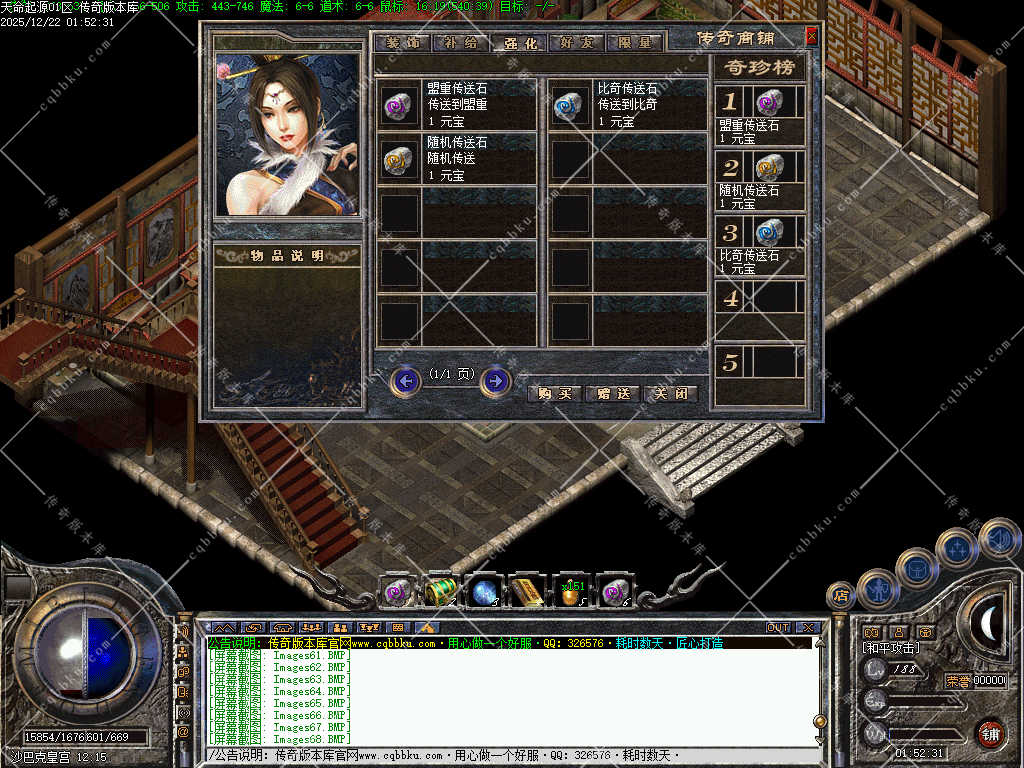
Task: Switch to the 好友 tab
Action: 578,43
